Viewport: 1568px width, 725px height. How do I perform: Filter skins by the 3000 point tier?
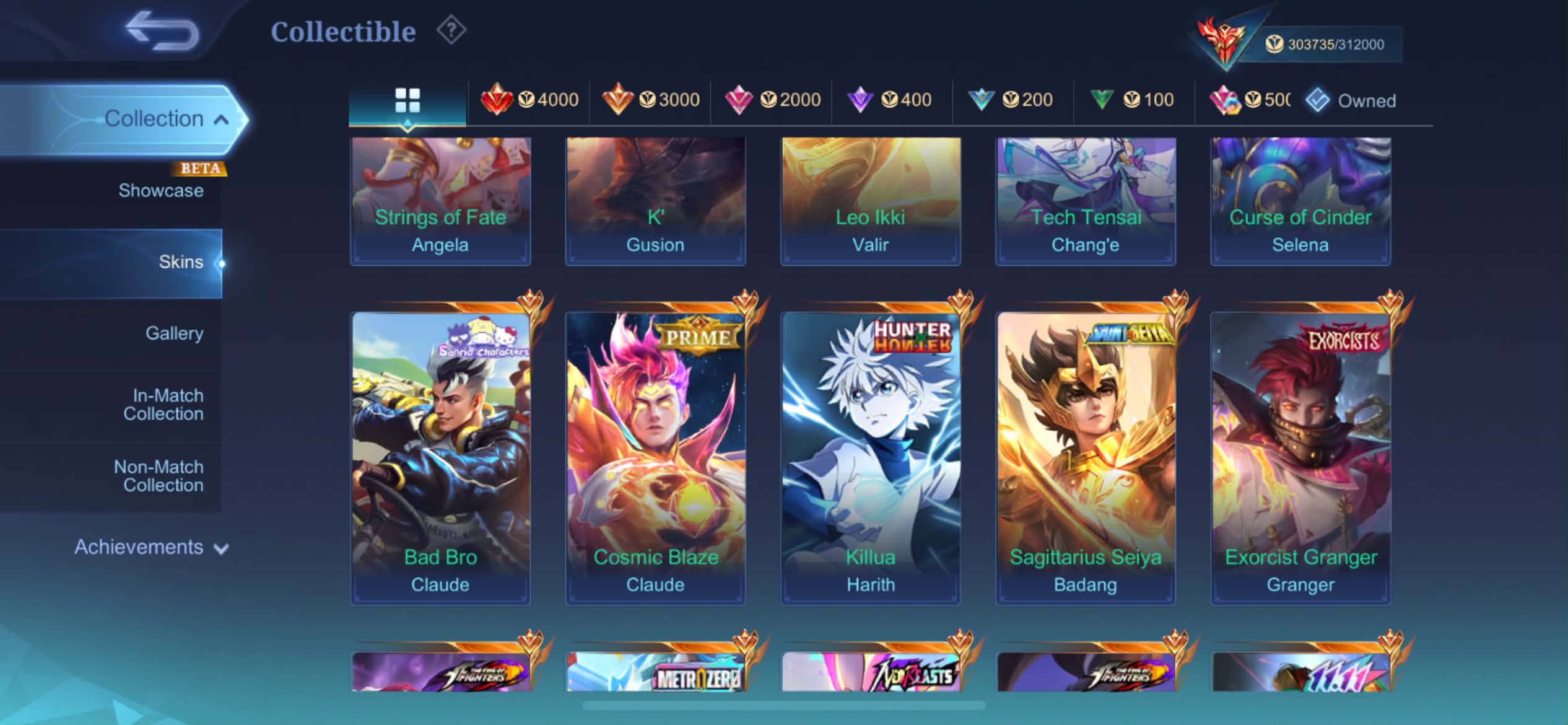point(650,100)
